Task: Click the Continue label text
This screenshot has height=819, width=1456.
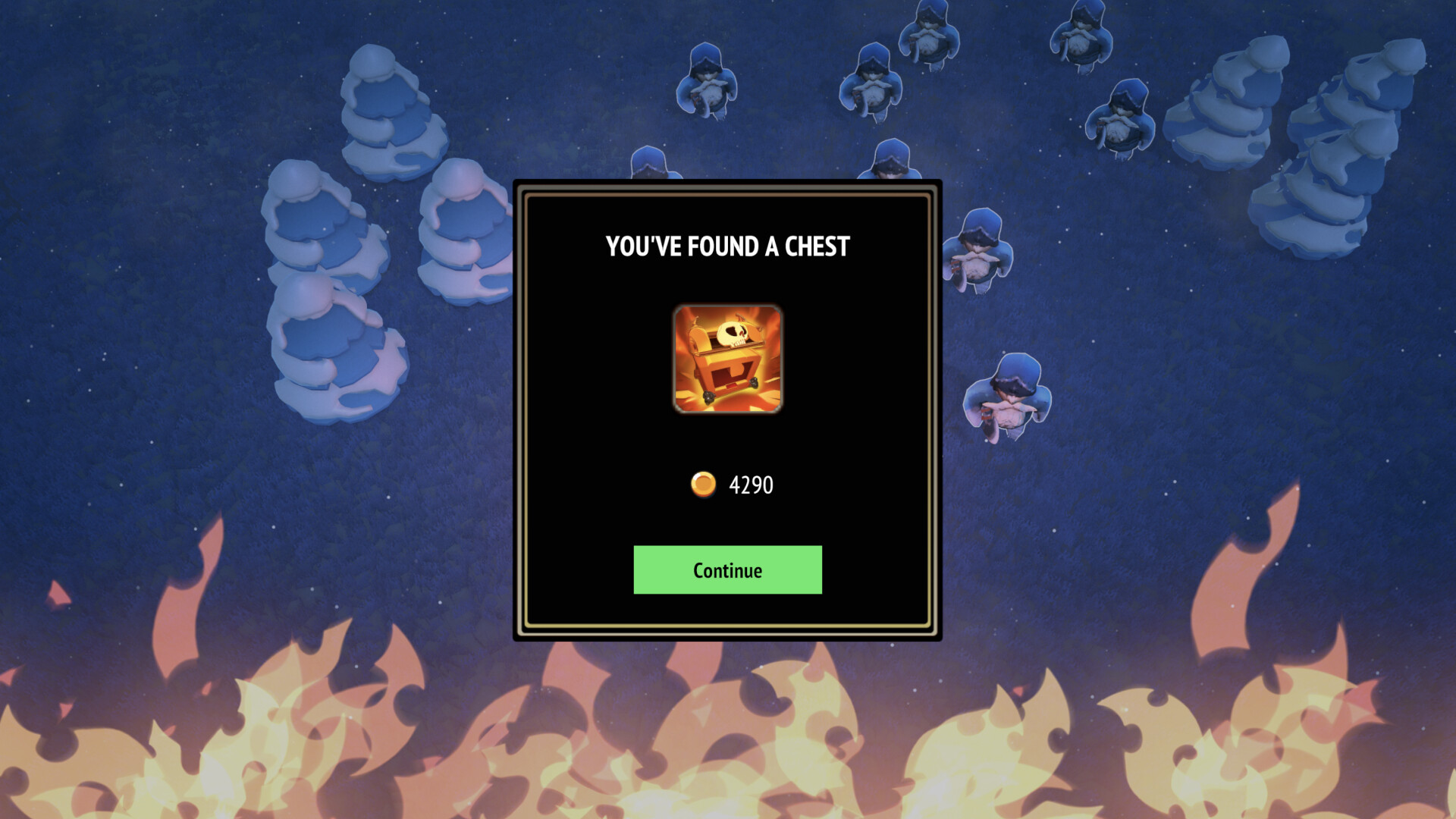Action: 726,570
